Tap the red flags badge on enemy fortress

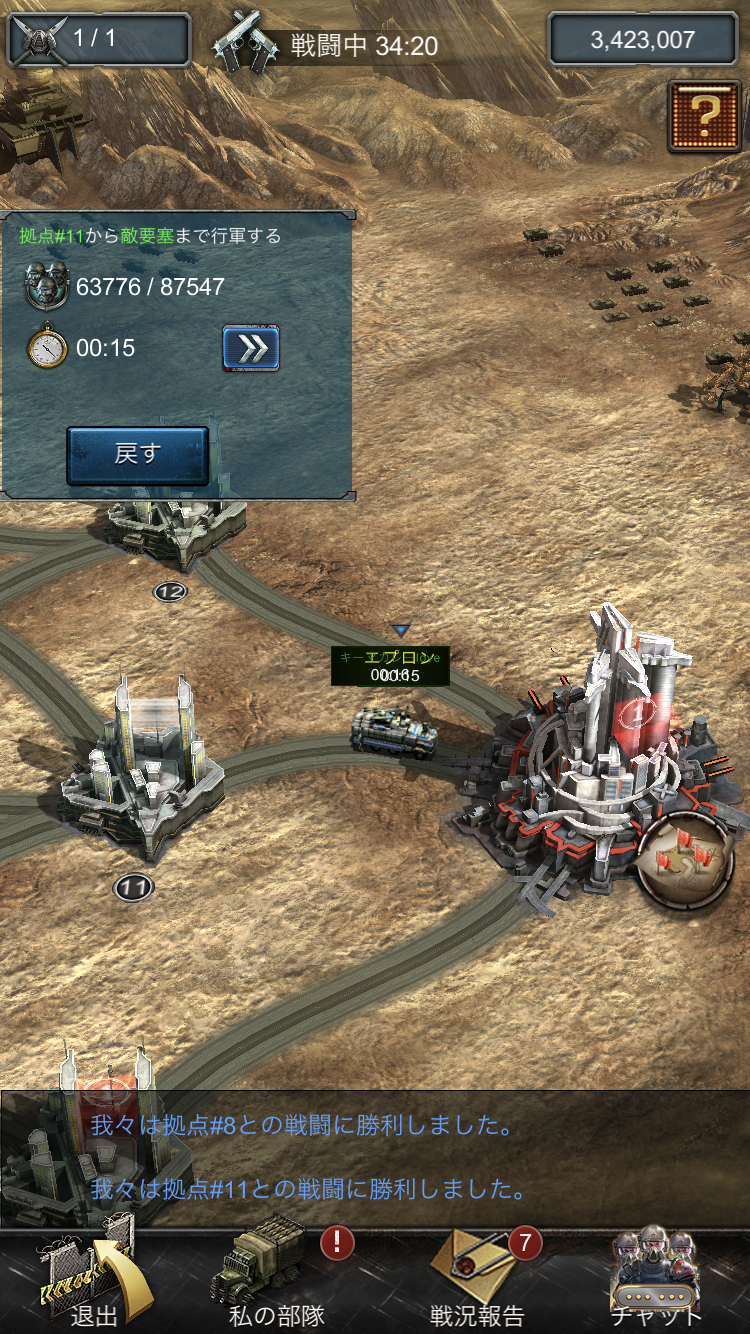tap(686, 859)
